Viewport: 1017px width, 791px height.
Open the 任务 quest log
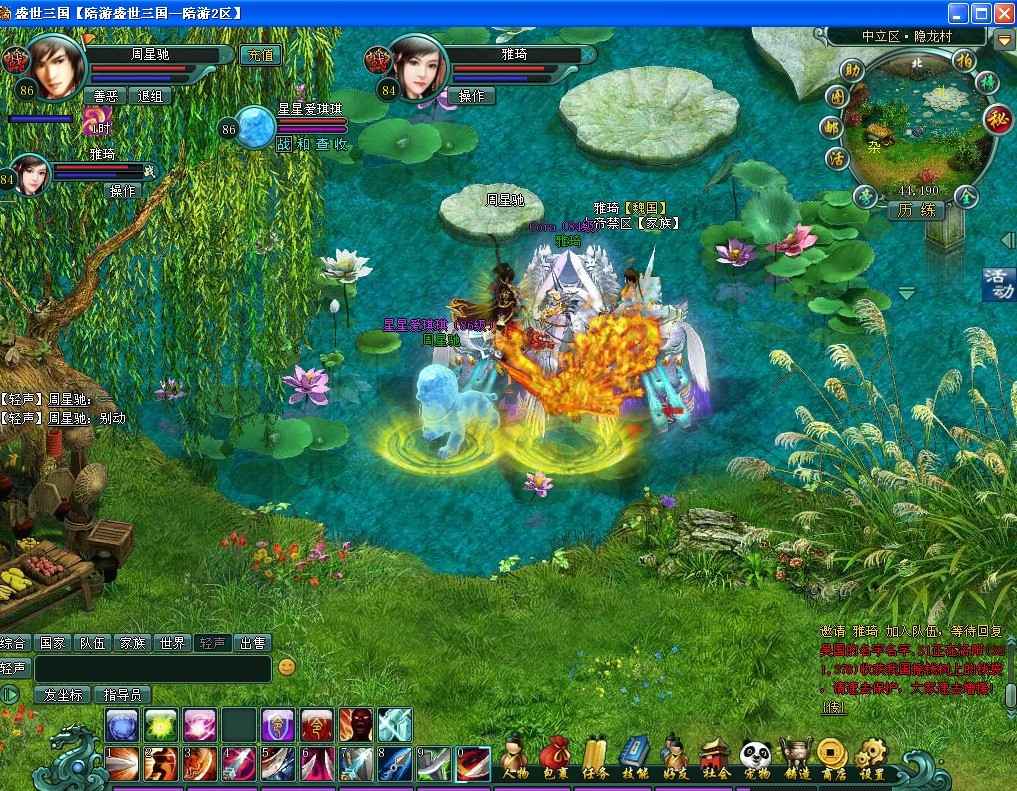(595, 759)
